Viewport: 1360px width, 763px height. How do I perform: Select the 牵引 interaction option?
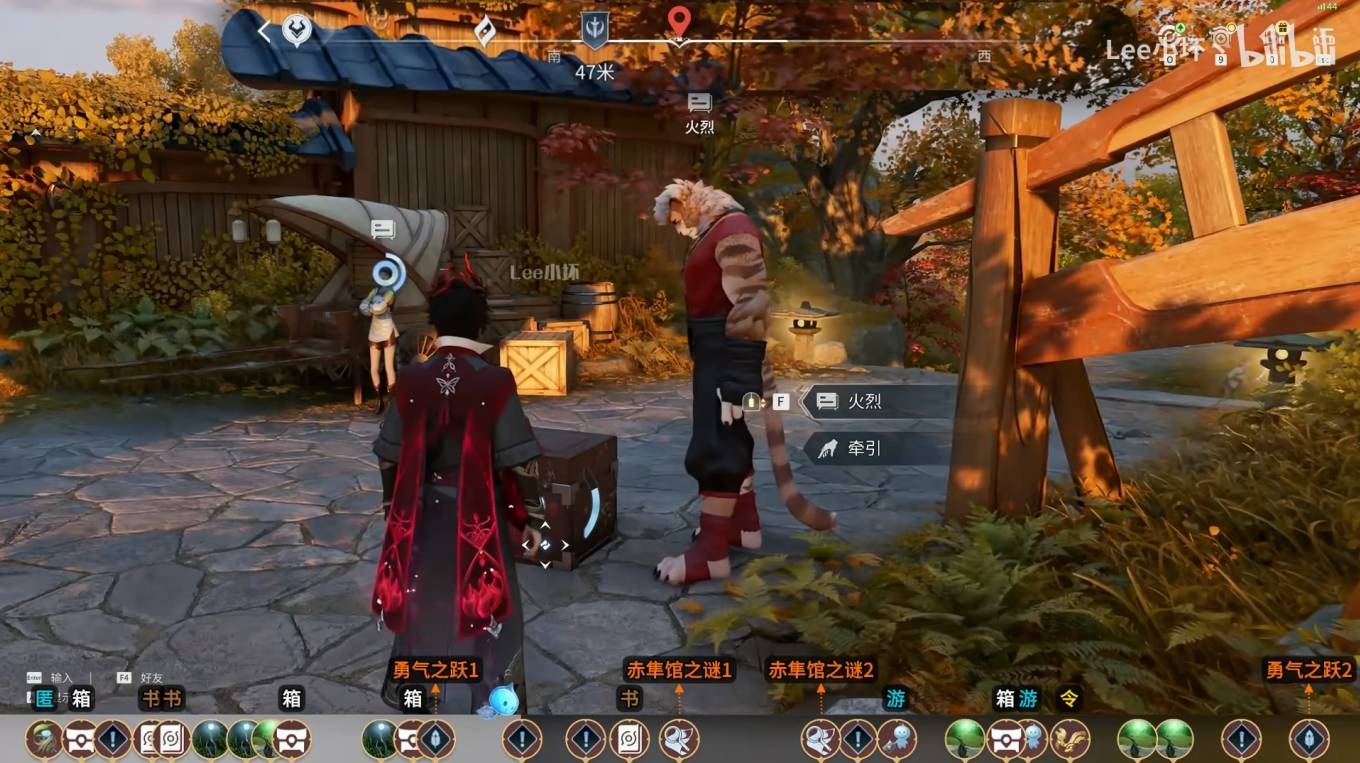pyautogui.click(x=865, y=449)
